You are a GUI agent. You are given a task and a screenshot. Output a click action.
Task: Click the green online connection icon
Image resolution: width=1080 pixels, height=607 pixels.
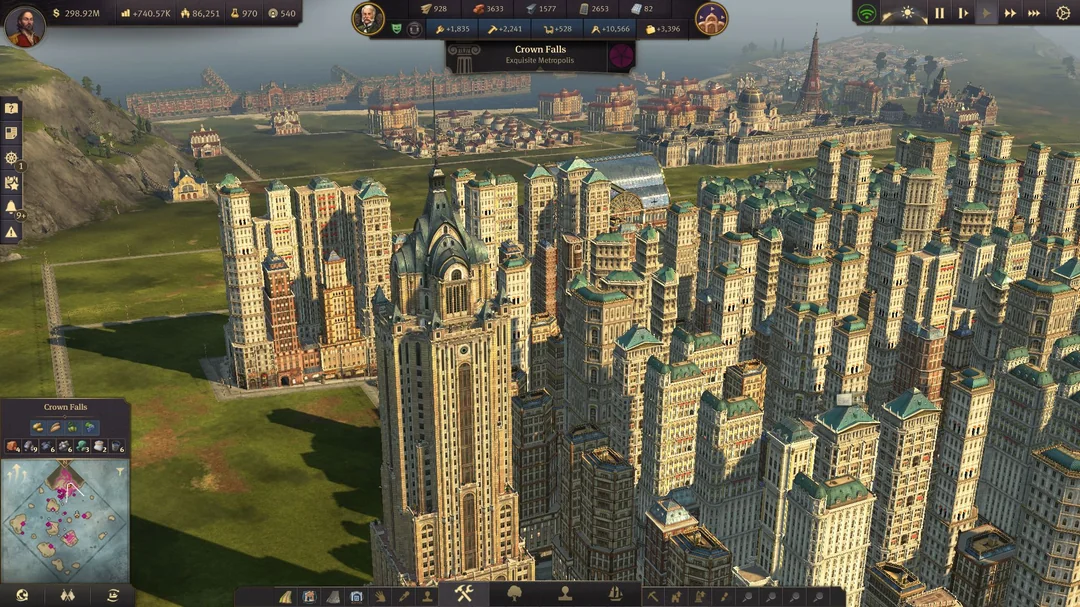(867, 13)
